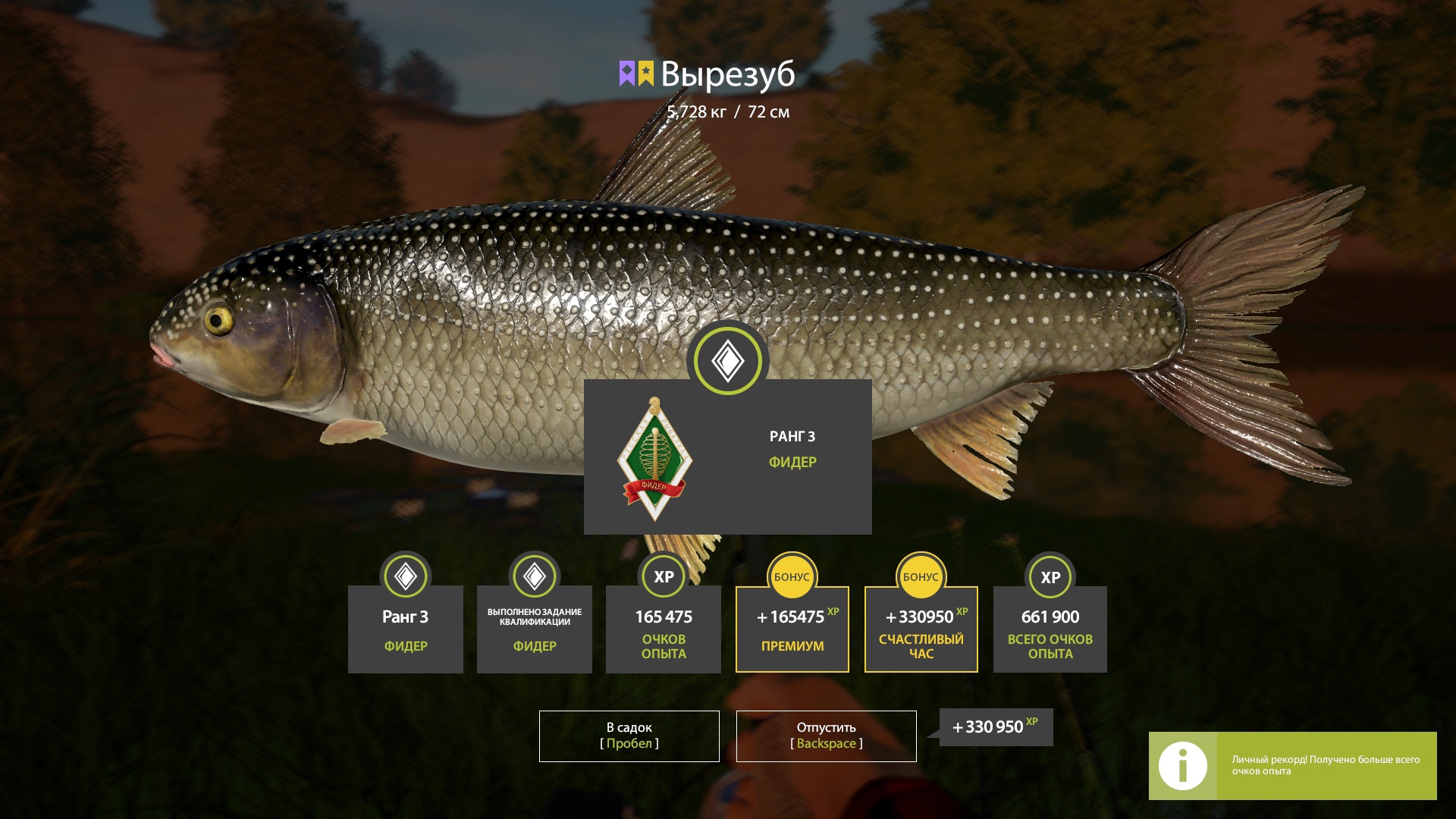Click the completed qualification task tile
1456x819 pixels.
tap(535, 629)
